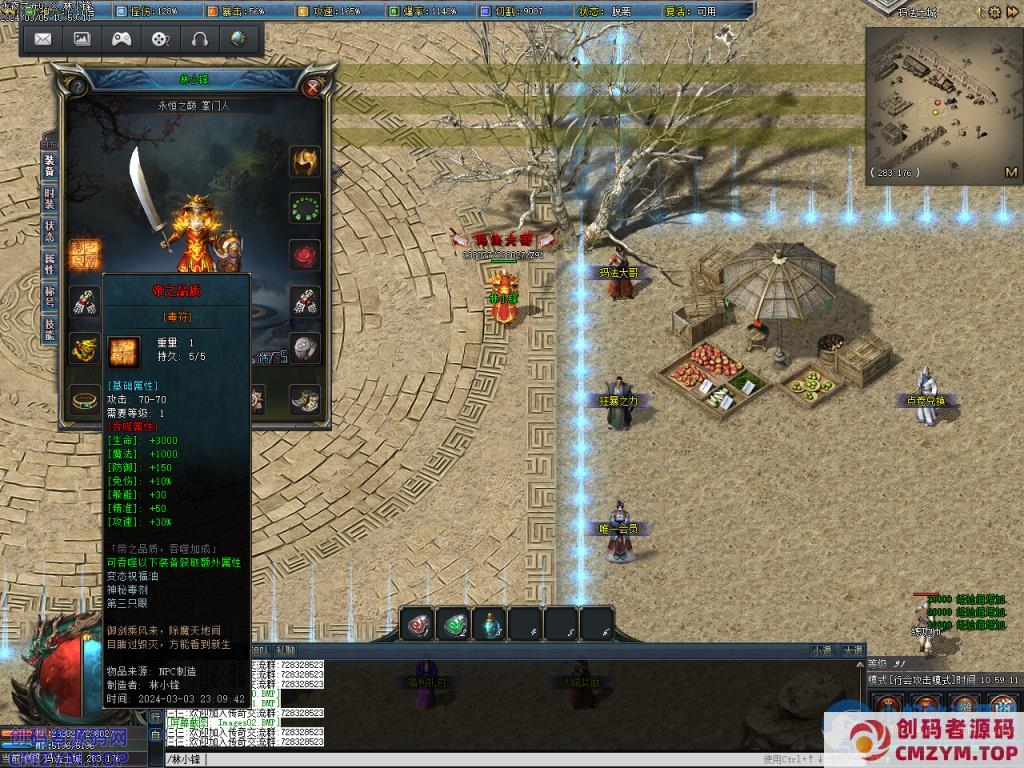Switch to the 状态 status tab
1024x768 pixels.
49,230
